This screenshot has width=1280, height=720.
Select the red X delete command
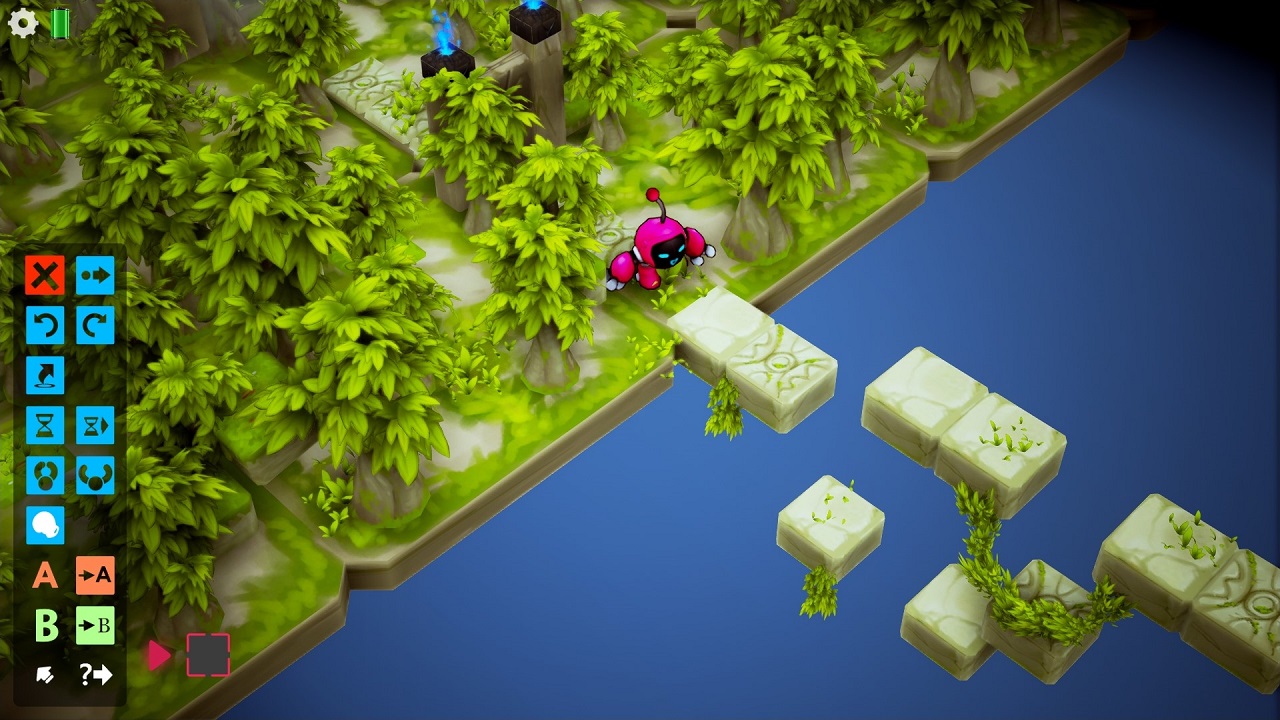pyautogui.click(x=44, y=275)
